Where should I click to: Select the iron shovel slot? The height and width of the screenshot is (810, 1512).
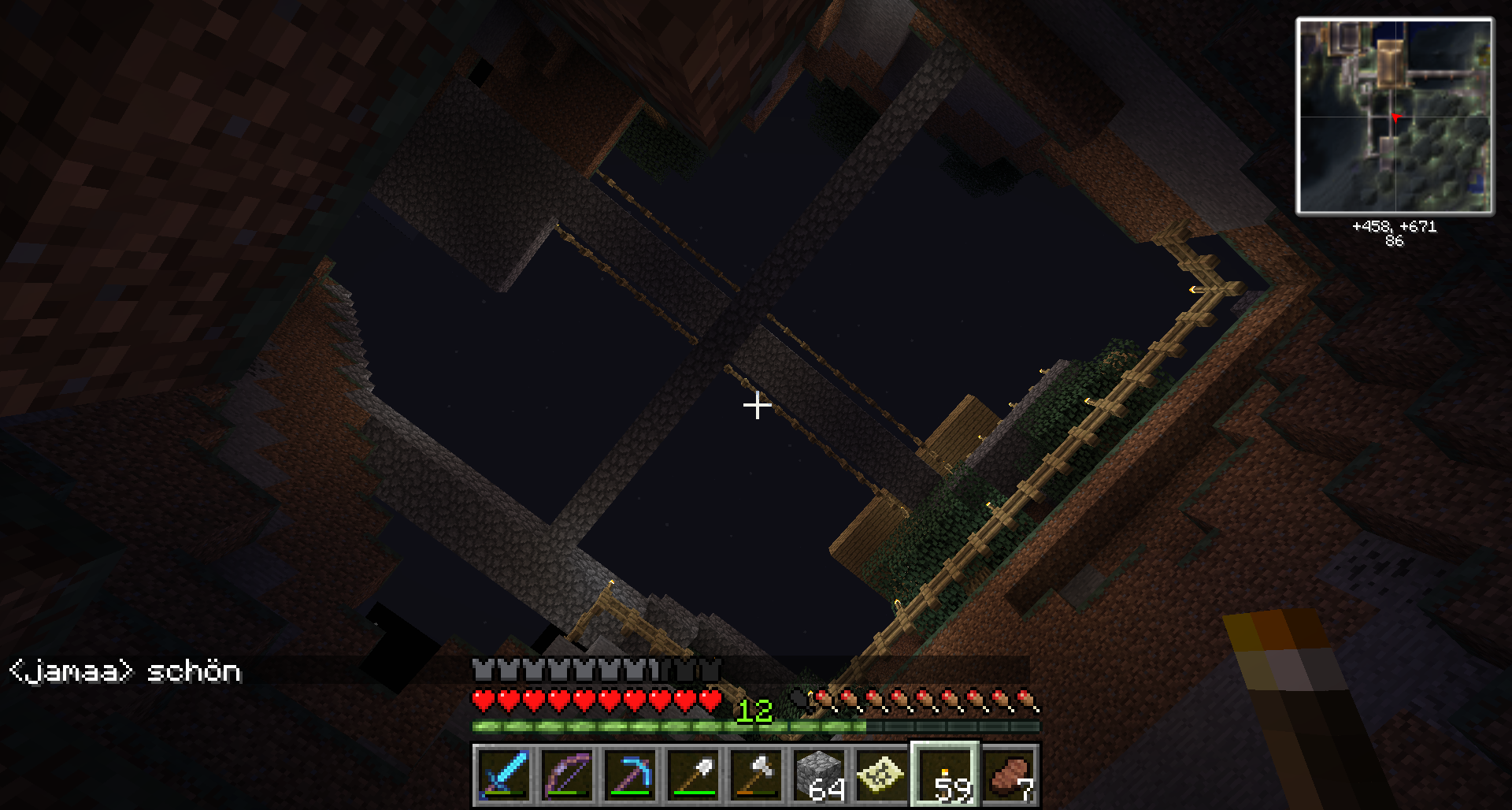tap(693, 775)
